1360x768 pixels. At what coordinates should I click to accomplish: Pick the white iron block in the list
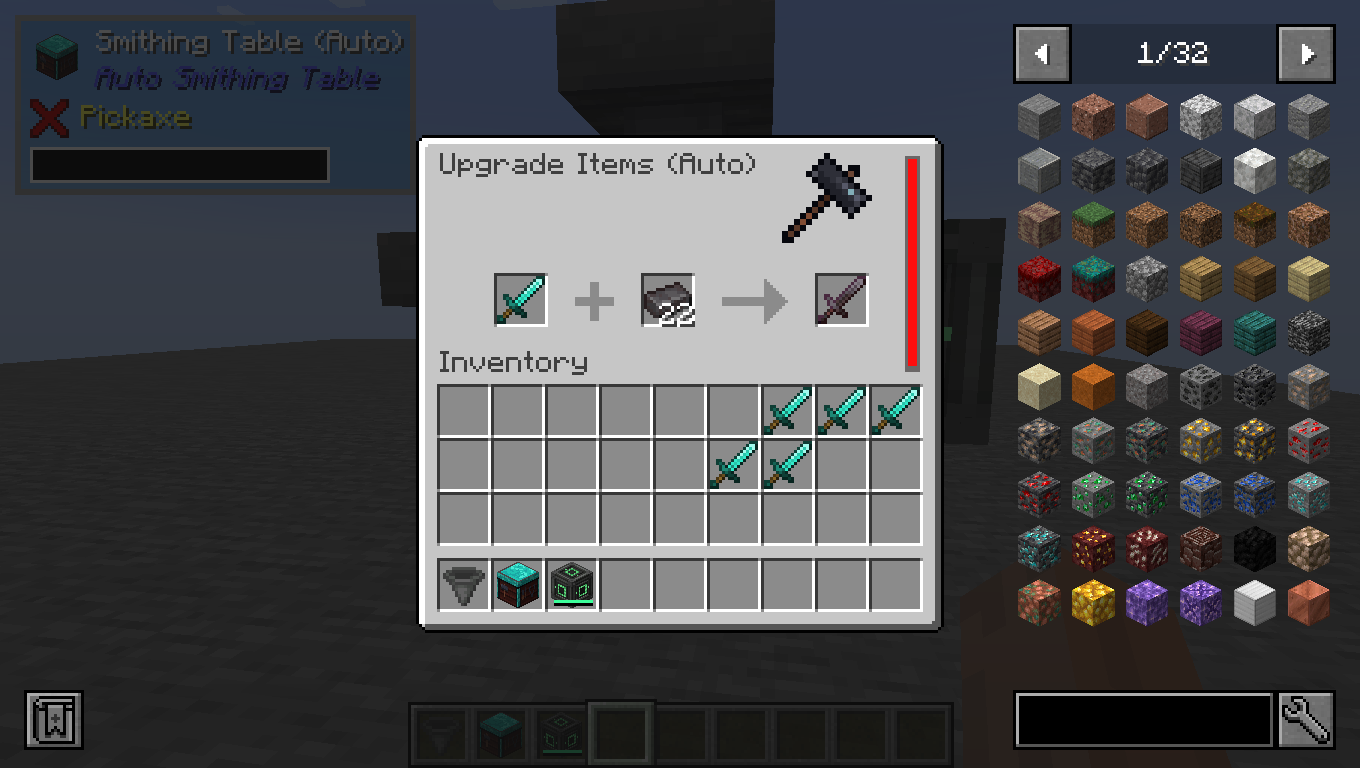point(1254,603)
